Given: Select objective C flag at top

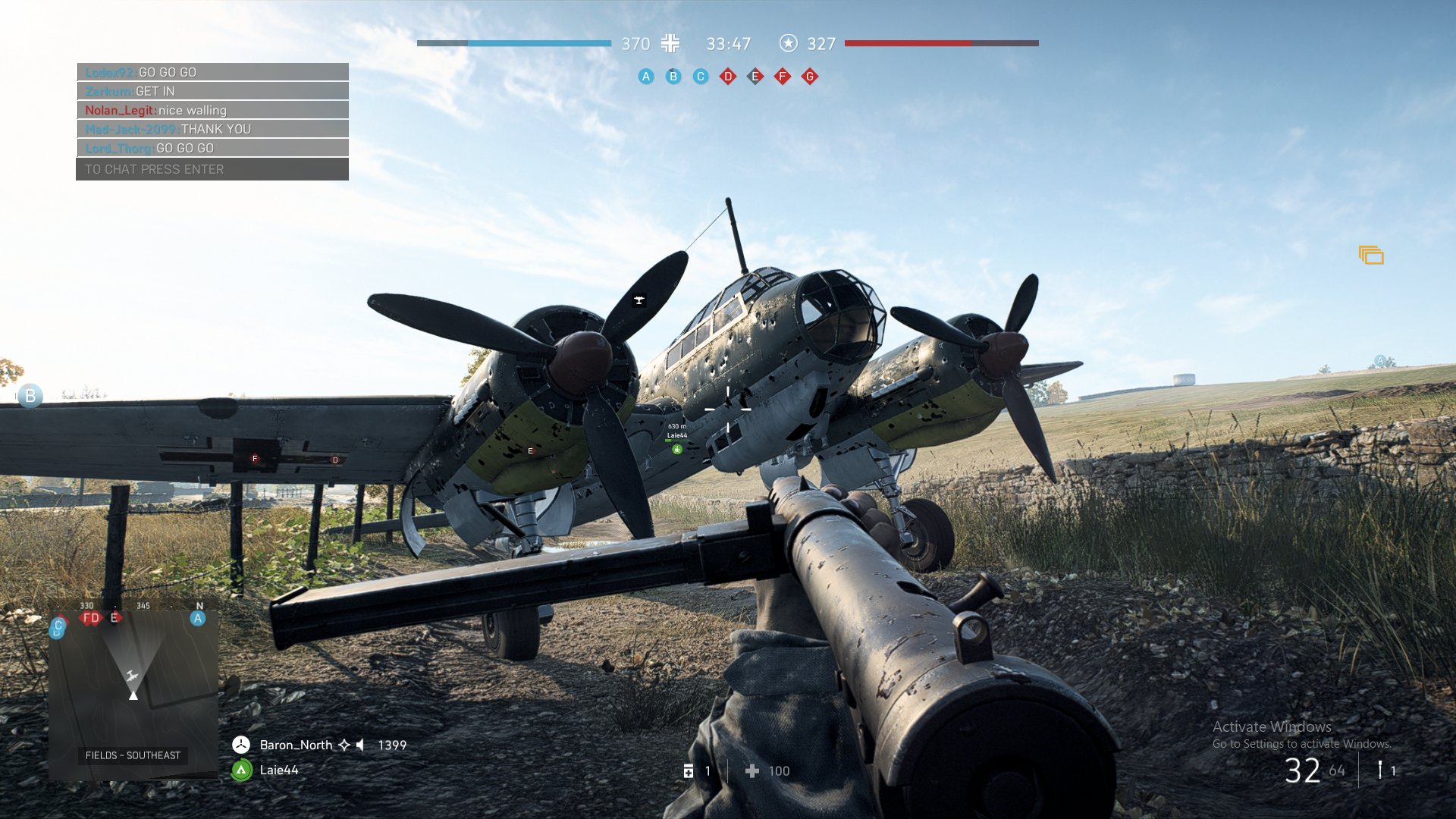Looking at the screenshot, I should pos(701,77).
